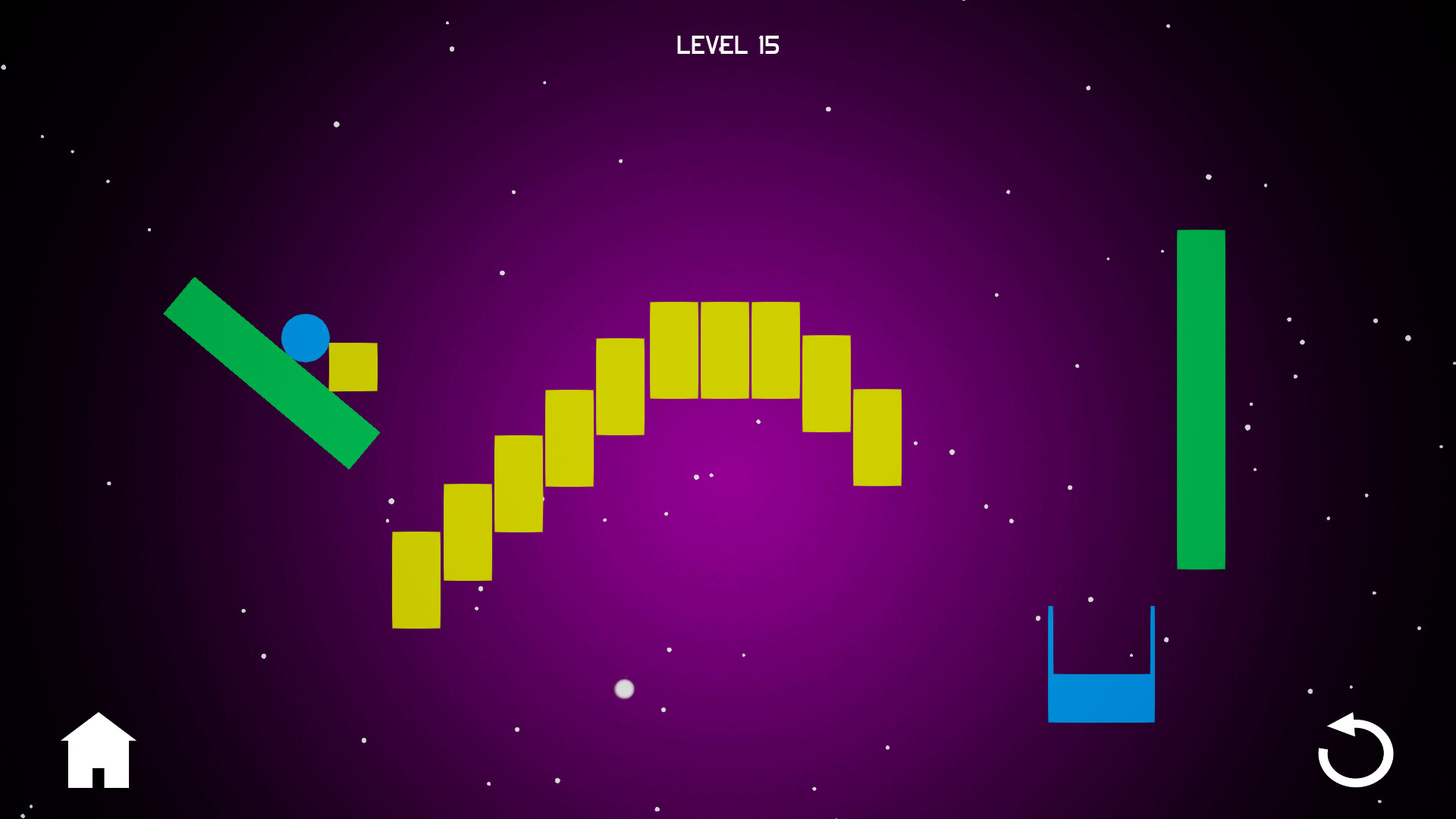Select the second yellow block from the left
The image size is (1456, 819).
[466, 531]
